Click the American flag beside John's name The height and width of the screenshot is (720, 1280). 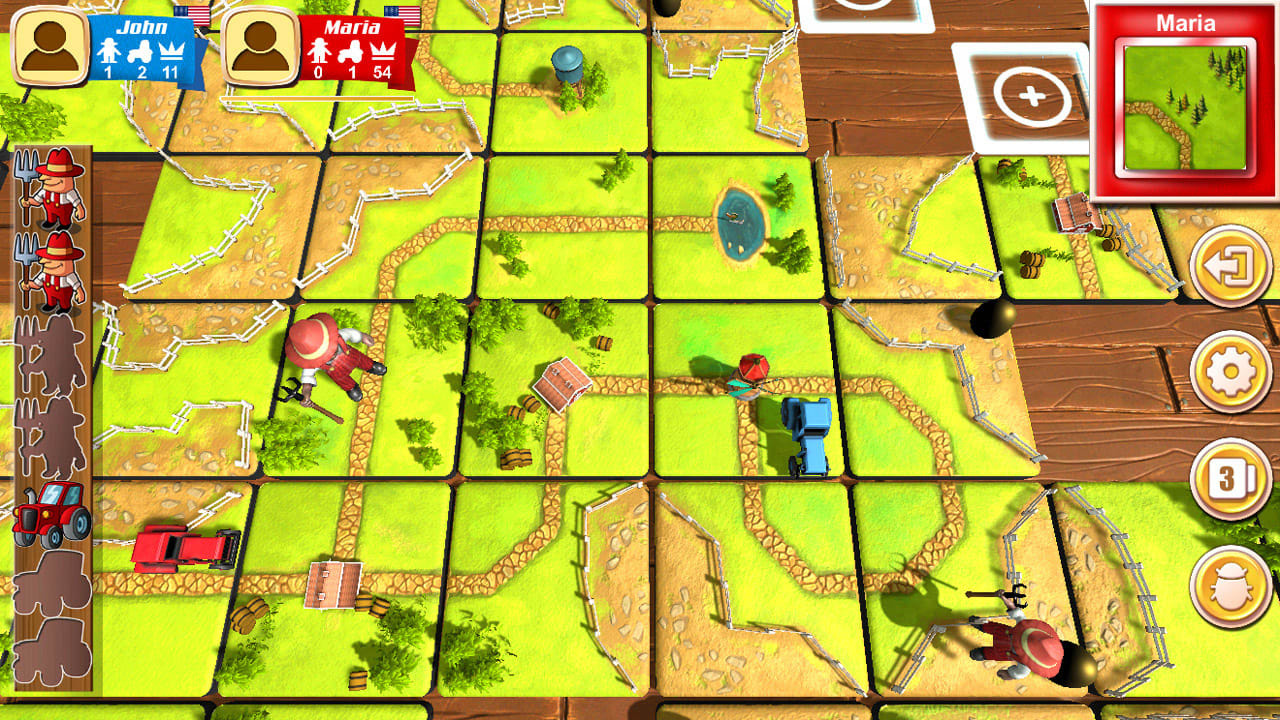[x=190, y=13]
